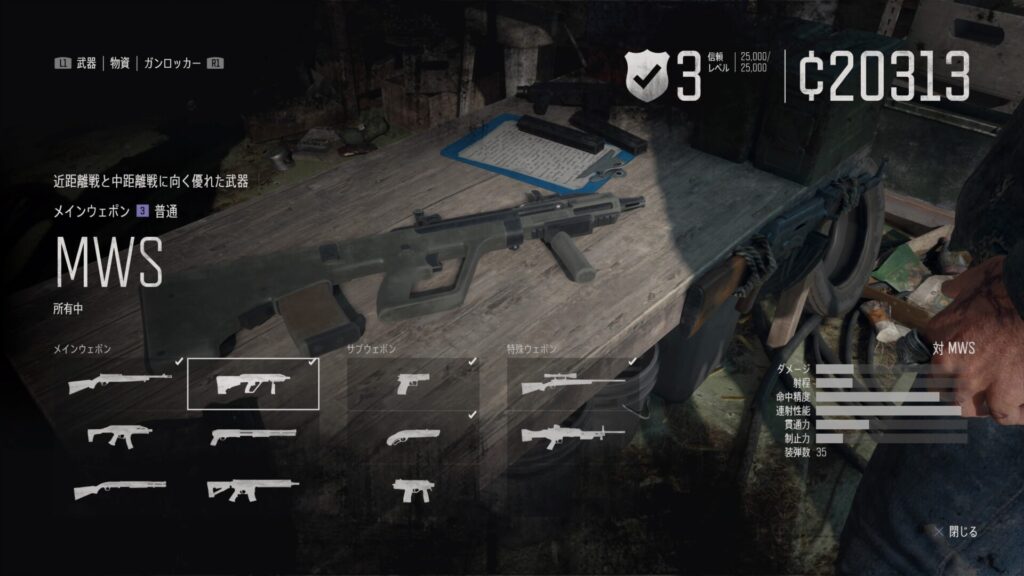Select the long full-stock shotgun slot
Image resolution: width=1024 pixels, height=576 pixels.
(x=118, y=488)
